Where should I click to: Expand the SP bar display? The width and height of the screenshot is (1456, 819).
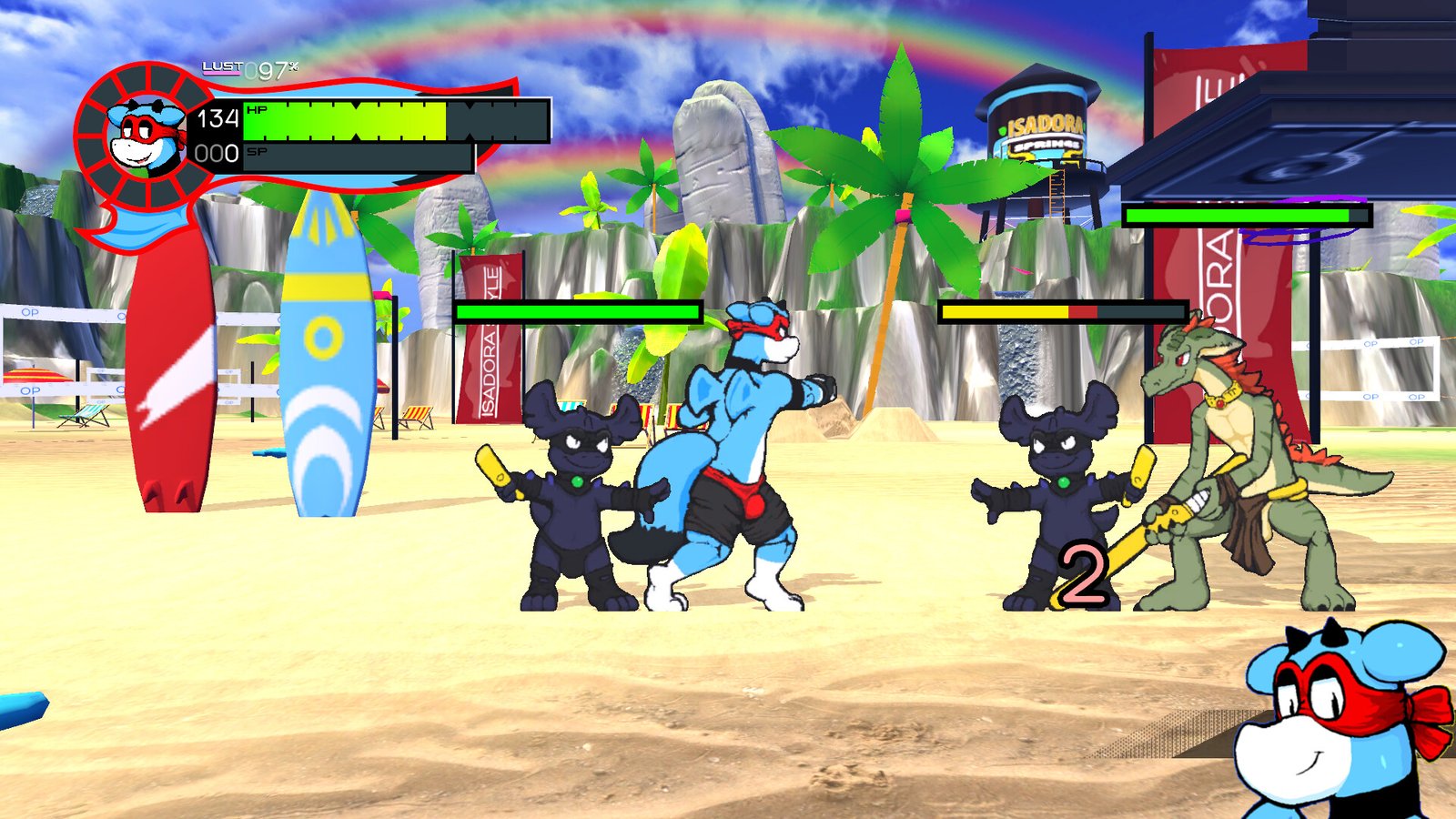[x=355, y=157]
